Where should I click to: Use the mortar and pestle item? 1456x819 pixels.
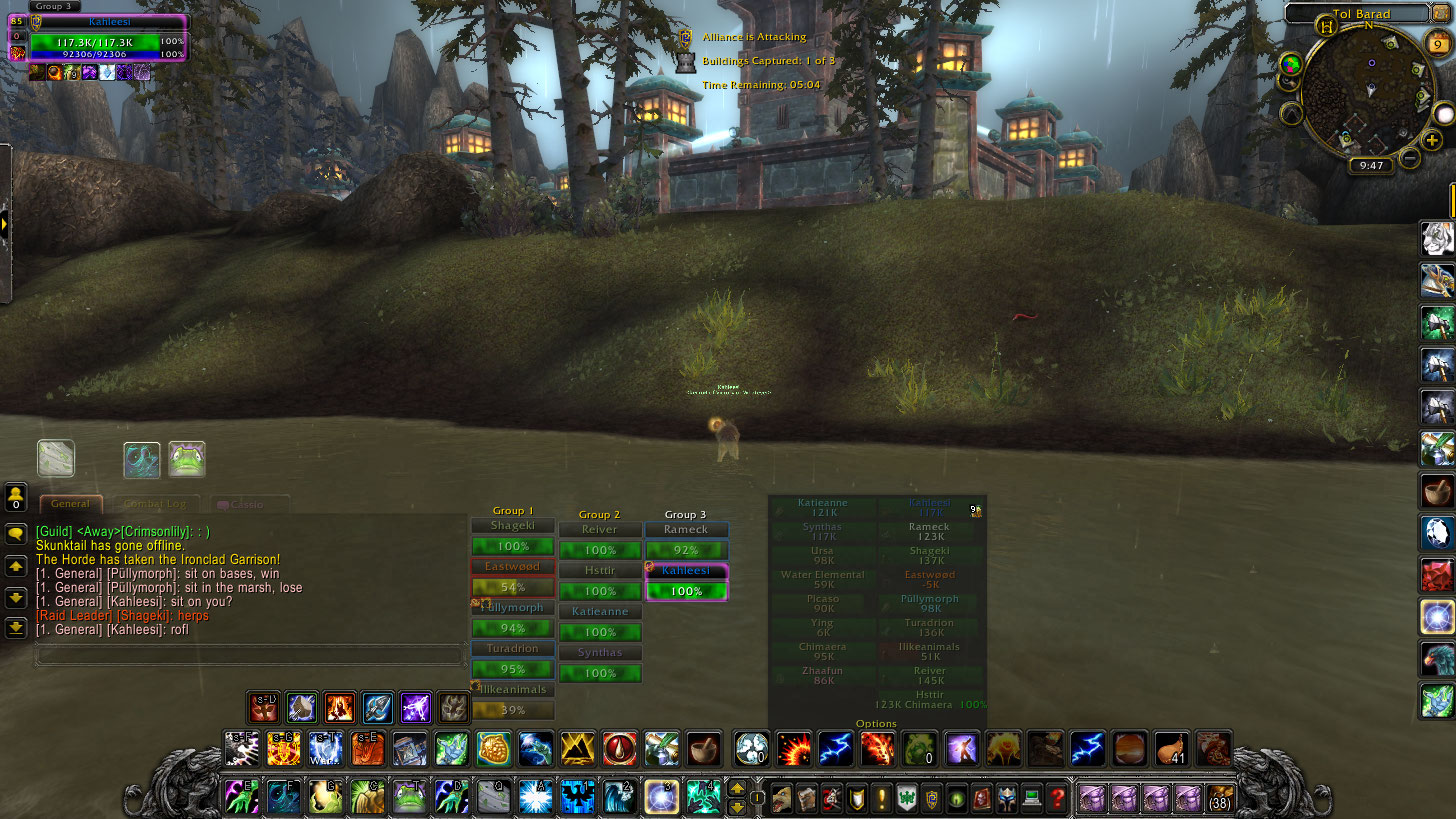pos(703,748)
